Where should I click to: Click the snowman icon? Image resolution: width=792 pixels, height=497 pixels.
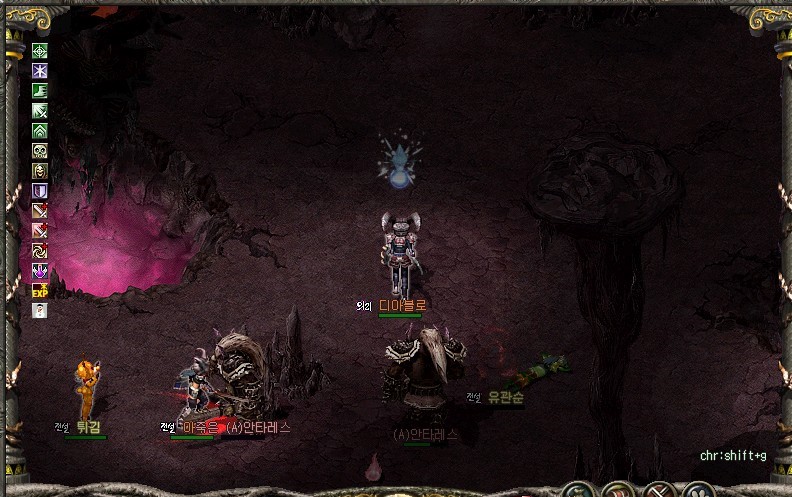point(40,310)
